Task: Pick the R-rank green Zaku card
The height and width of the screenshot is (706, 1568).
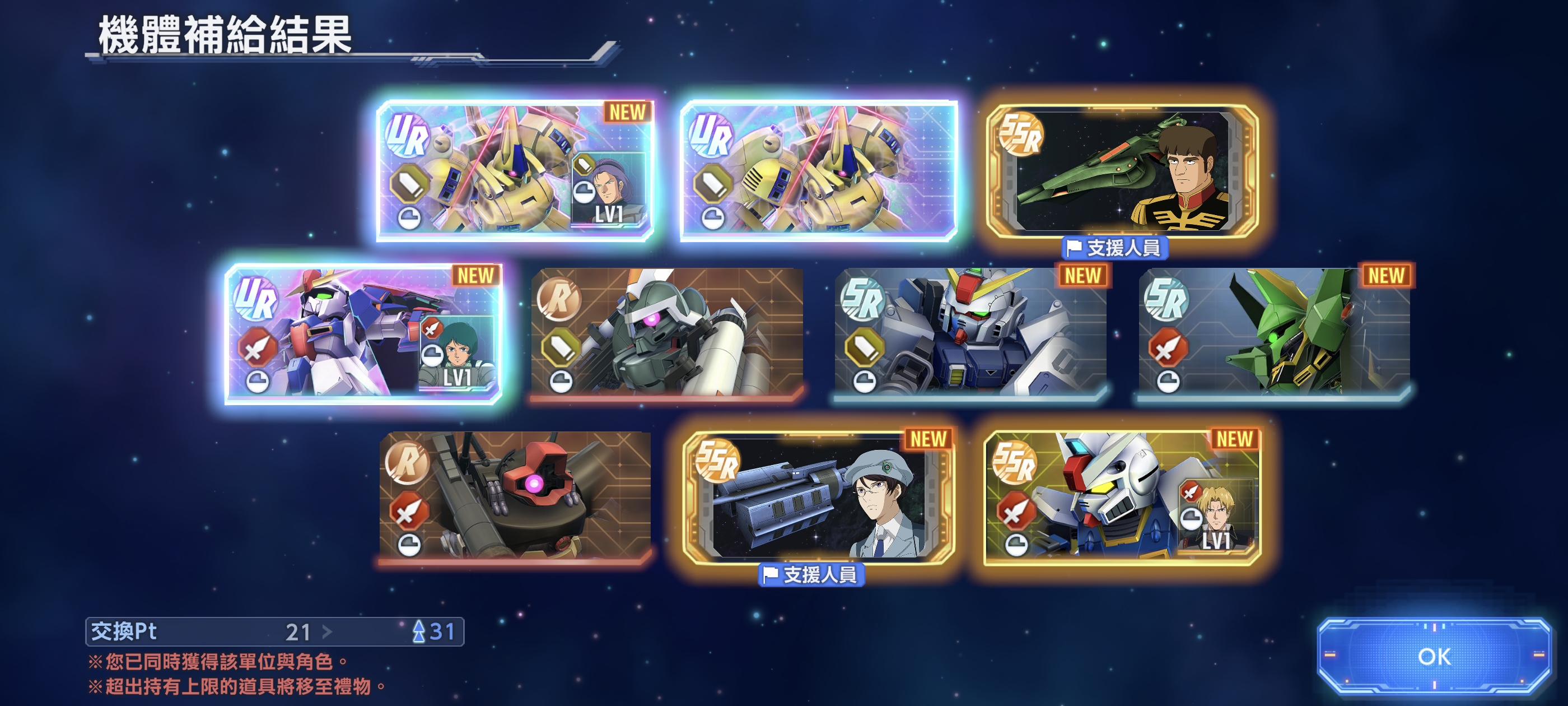Action: [x=666, y=334]
